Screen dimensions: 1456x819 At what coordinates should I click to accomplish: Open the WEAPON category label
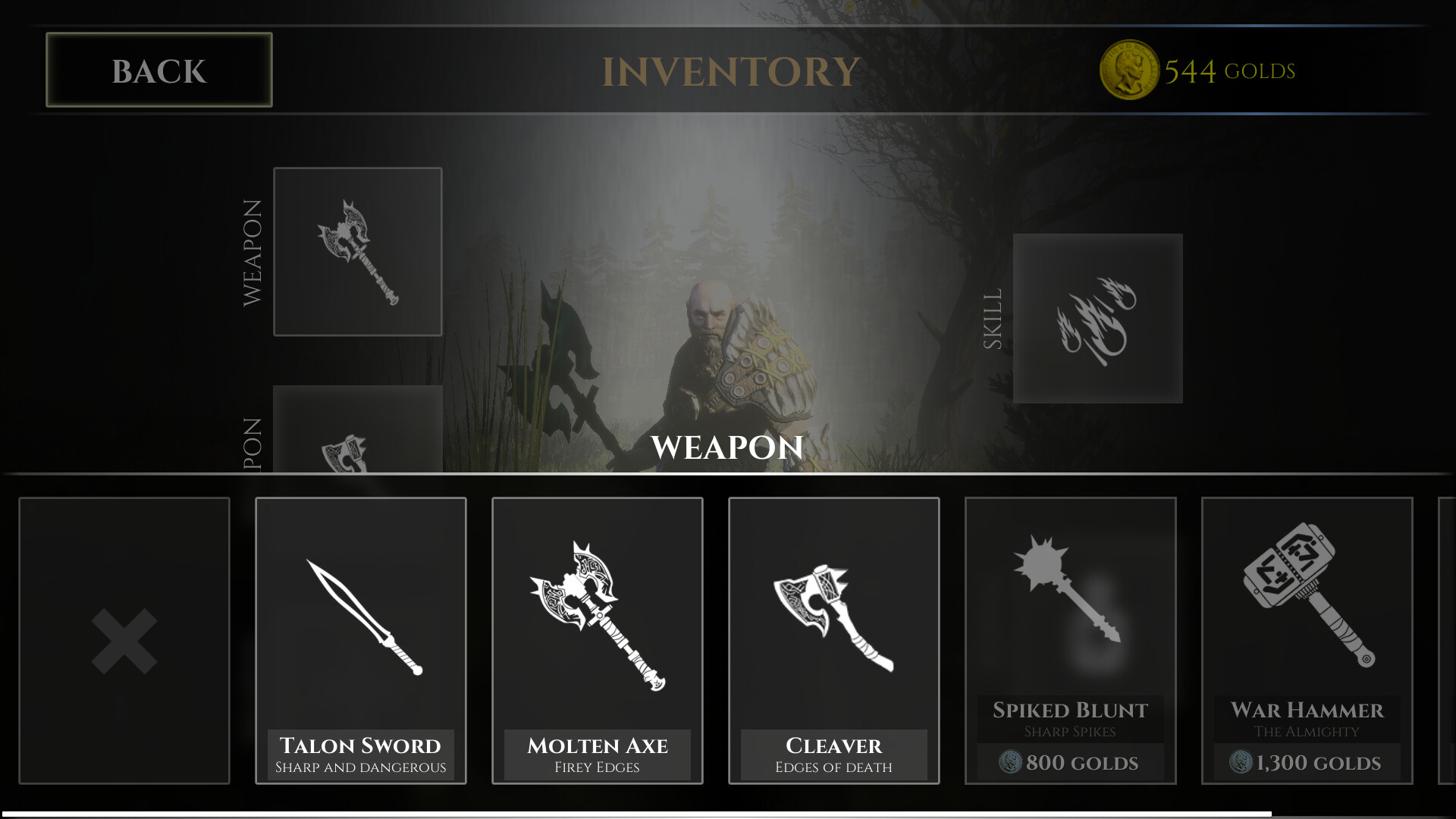click(253, 250)
